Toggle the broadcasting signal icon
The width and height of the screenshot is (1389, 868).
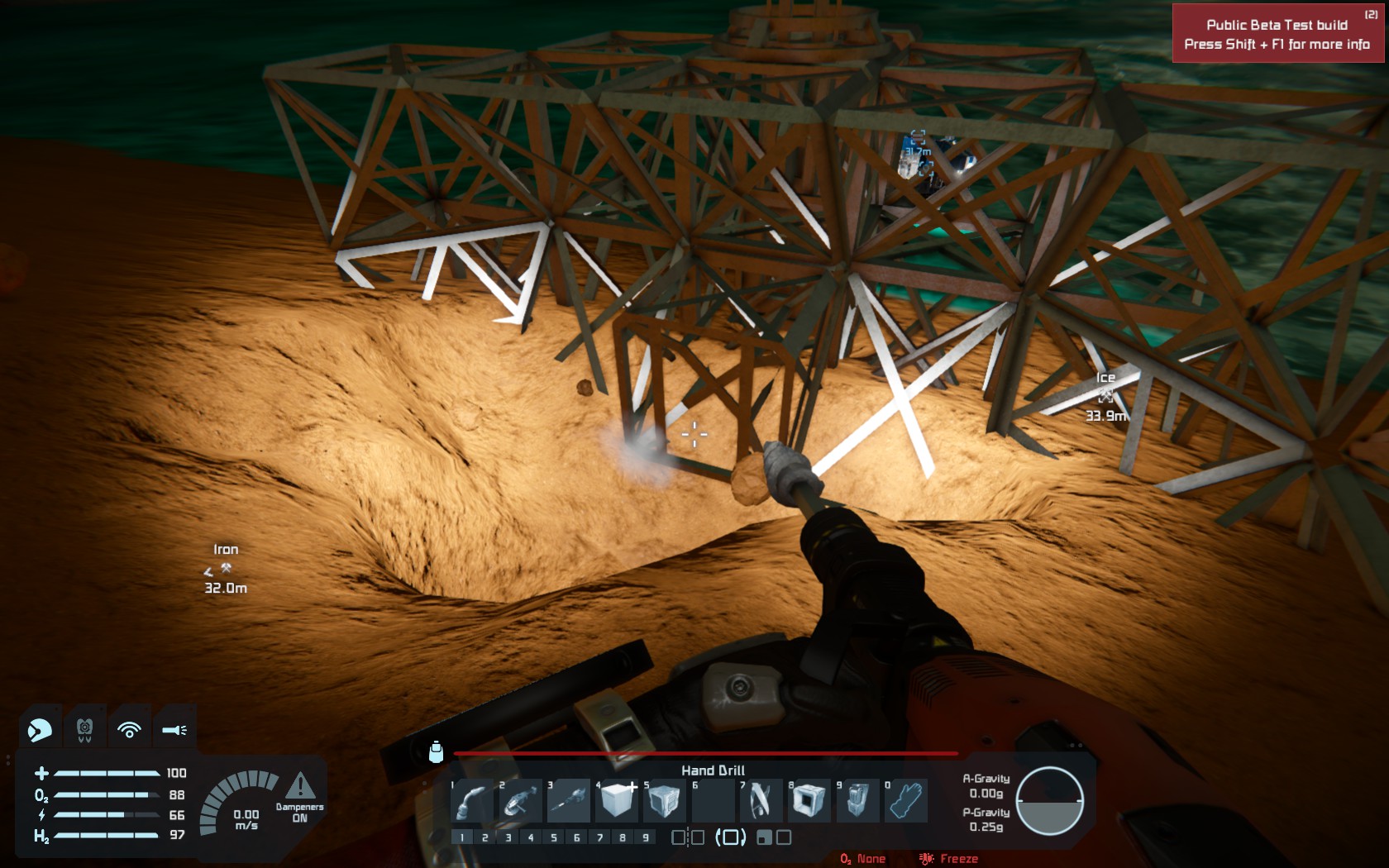click(129, 730)
